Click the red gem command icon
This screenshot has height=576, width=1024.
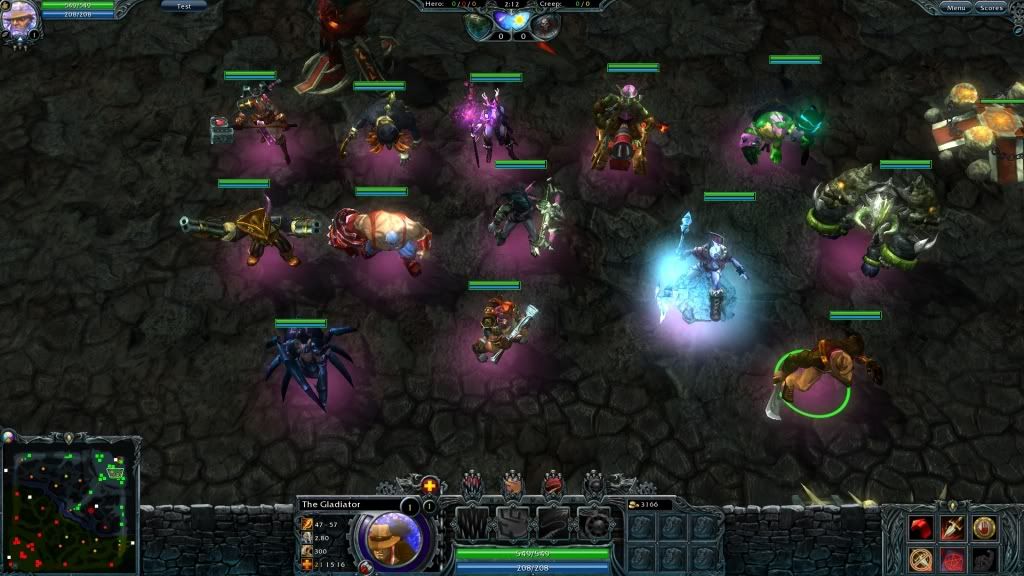tap(920, 527)
